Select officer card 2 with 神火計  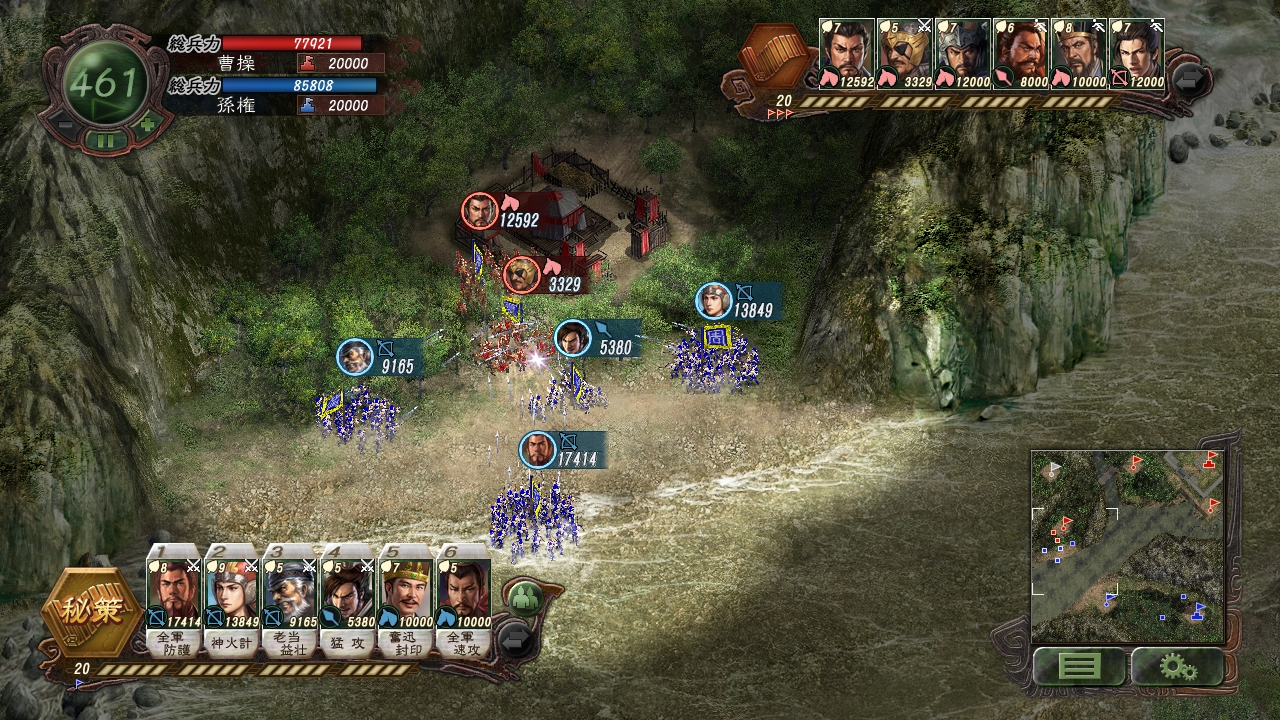[232, 601]
